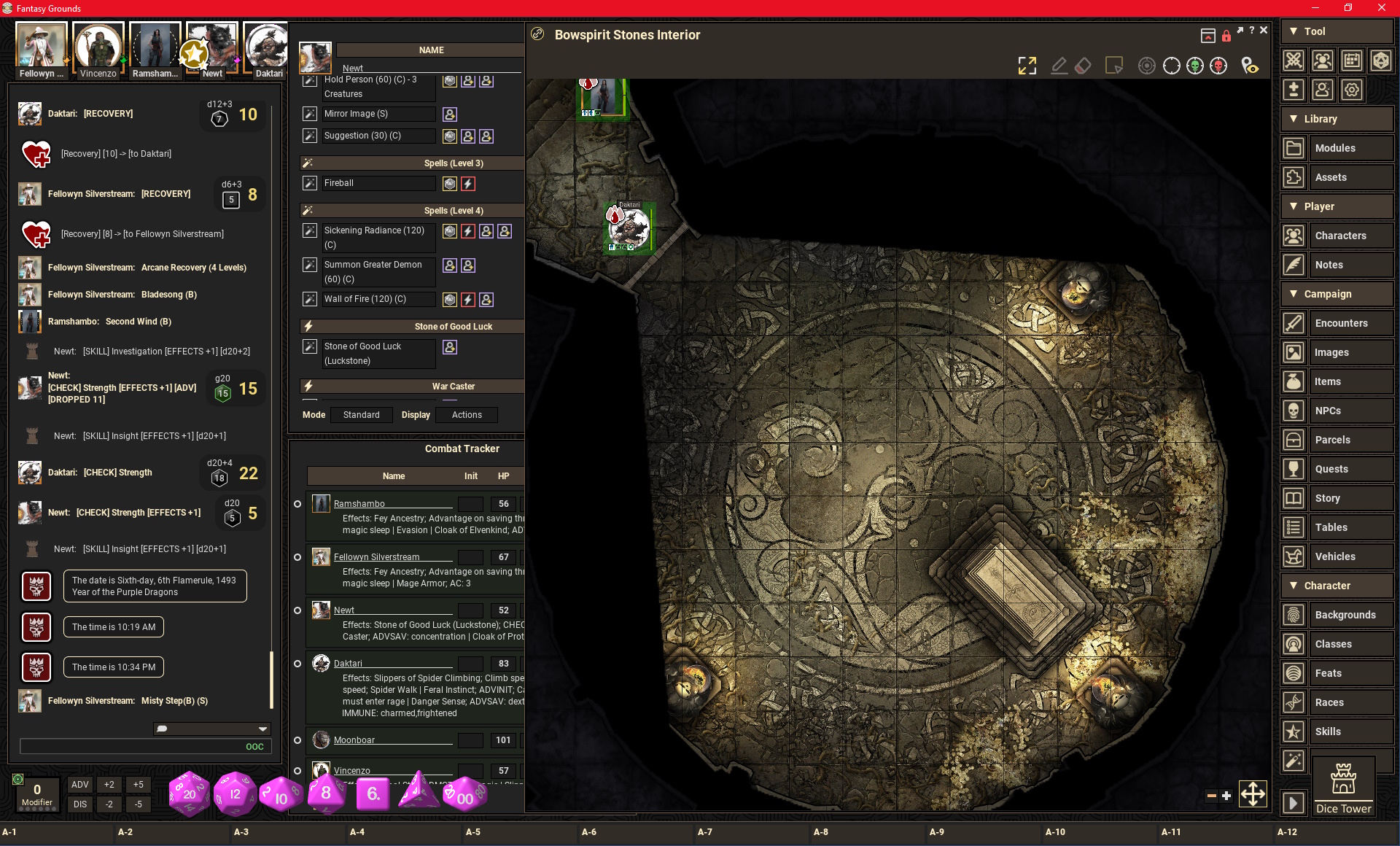Change the Actions display mode
The width and height of the screenshot is (1400, 846).
[467, 415]
